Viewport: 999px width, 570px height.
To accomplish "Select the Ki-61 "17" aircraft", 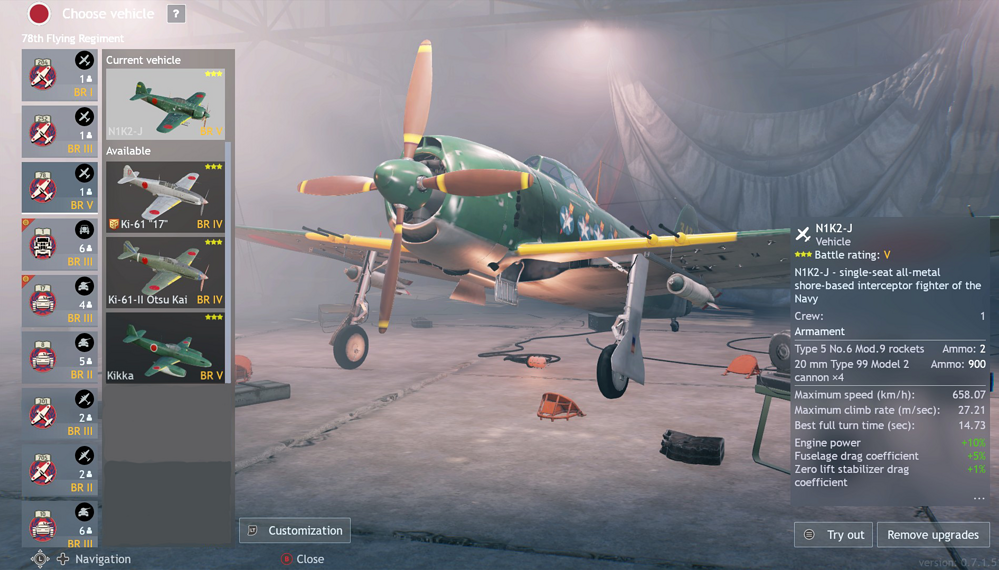I will pos(165,197).
